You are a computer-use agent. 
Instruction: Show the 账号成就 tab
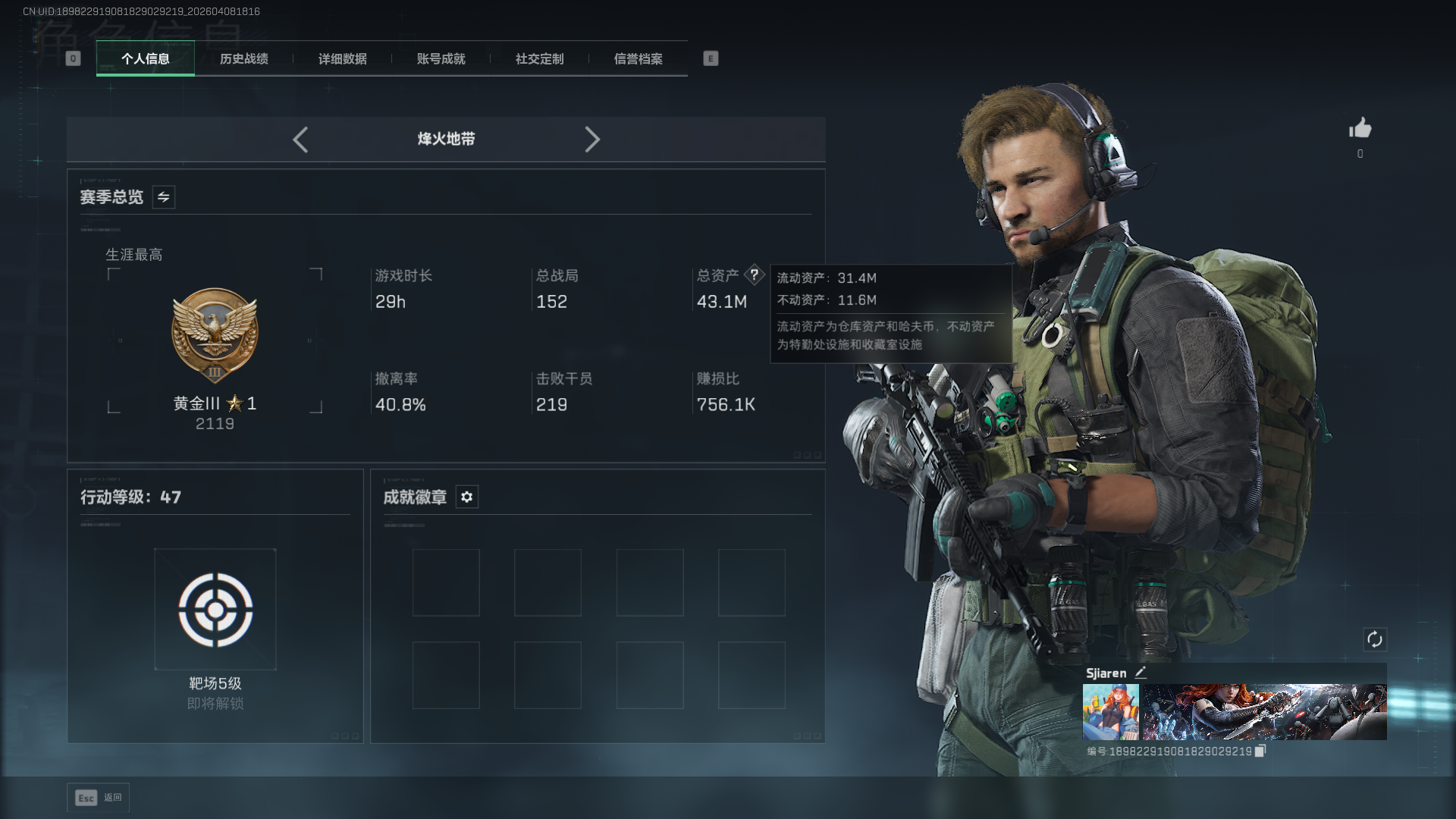(441, 59)
